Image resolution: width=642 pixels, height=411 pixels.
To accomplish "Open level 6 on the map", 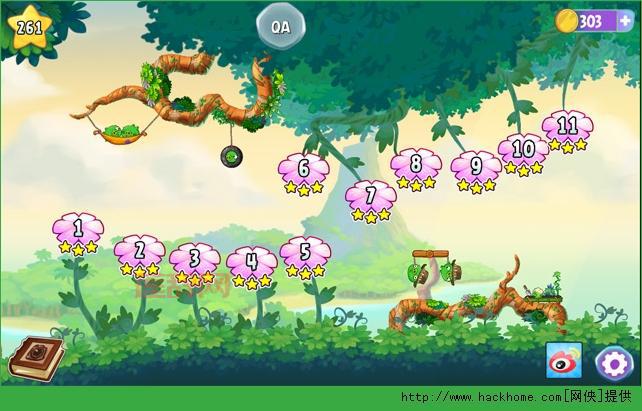I will pos(303,170).
